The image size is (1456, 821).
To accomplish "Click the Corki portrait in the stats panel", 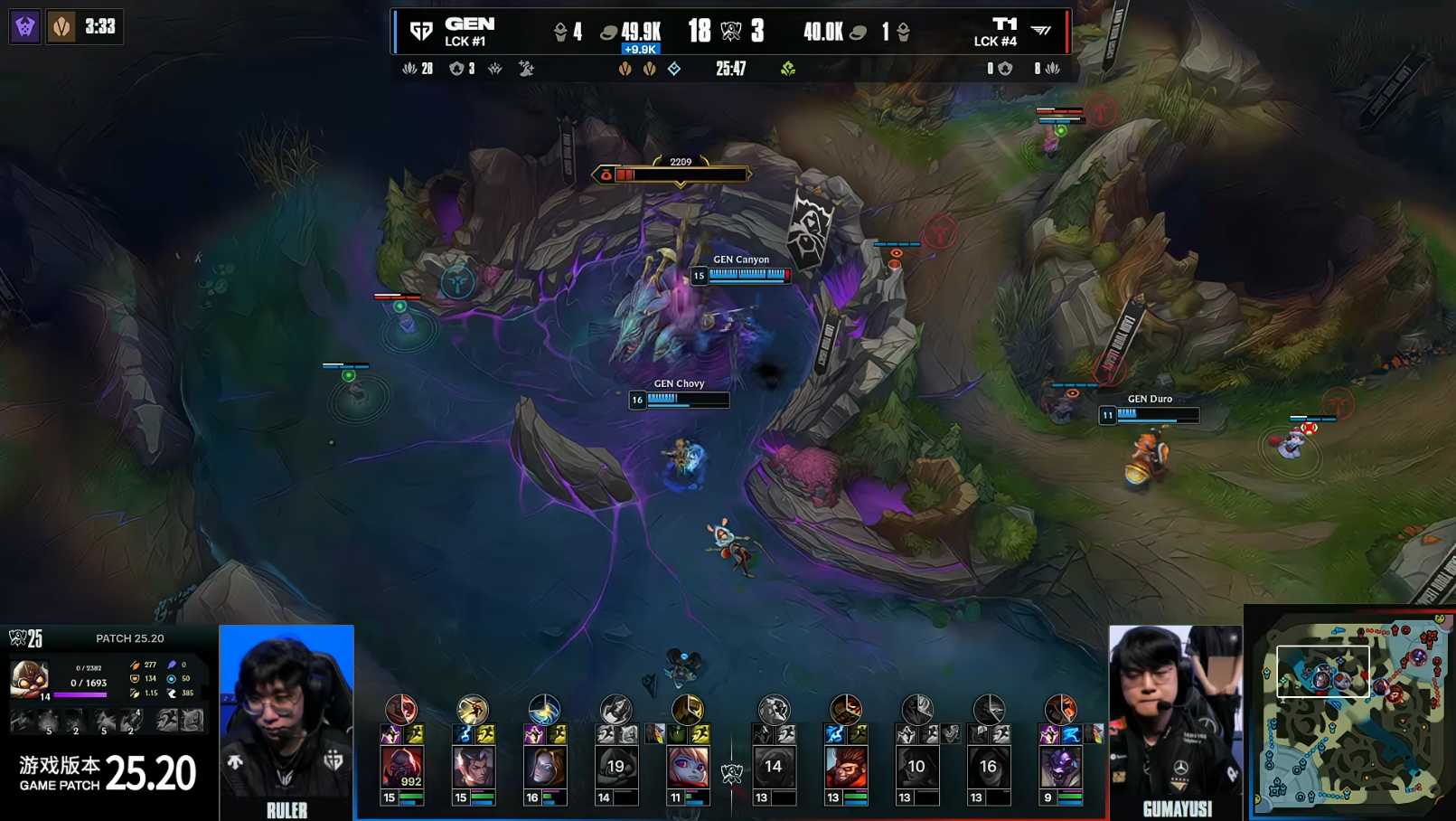I will coord(29,677).
